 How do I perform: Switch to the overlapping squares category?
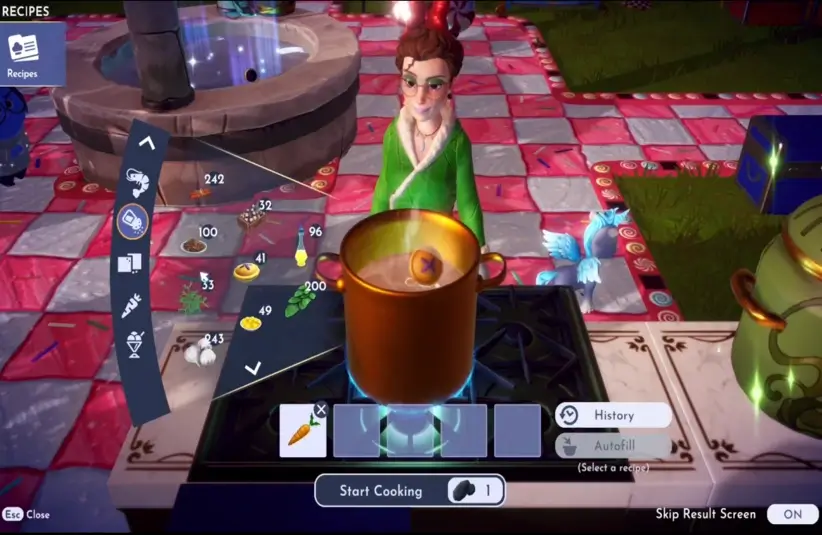131,263
